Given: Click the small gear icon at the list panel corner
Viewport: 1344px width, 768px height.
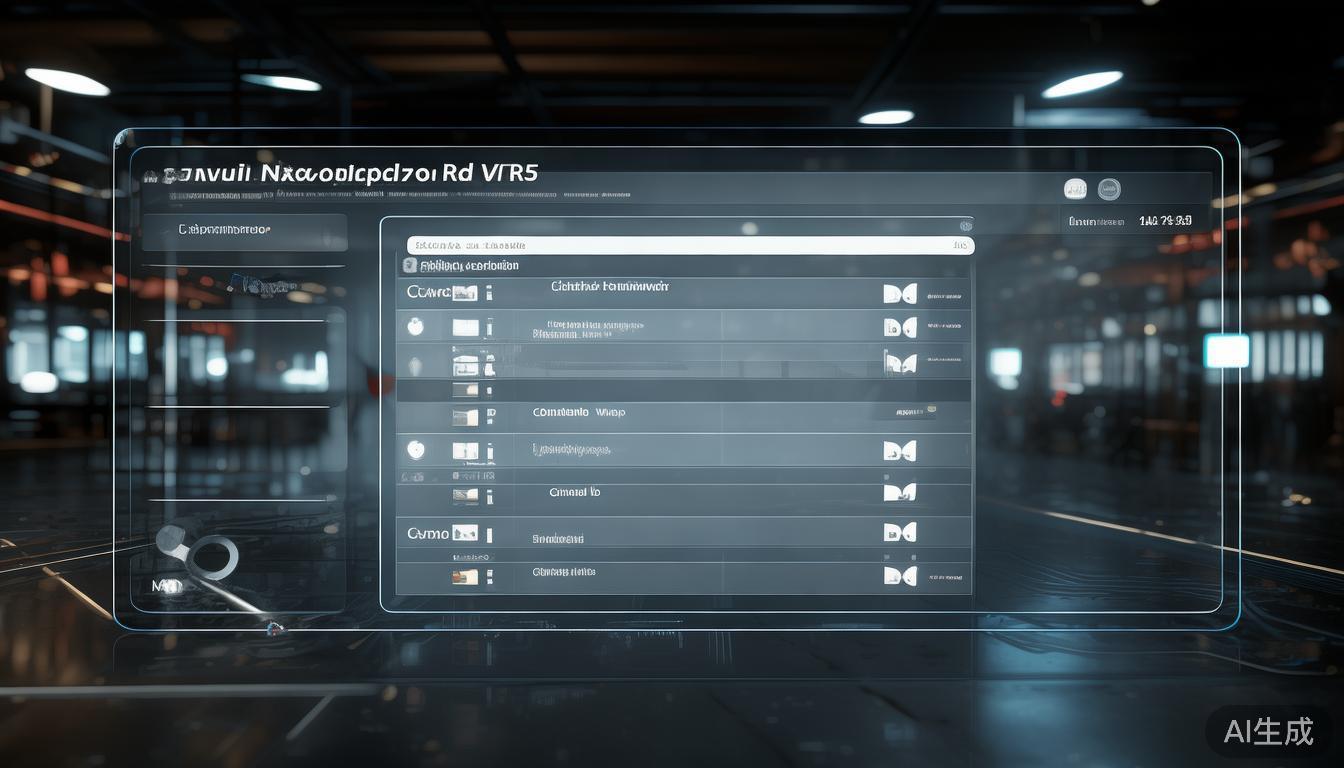Looking at the screenshot, I should coord(965,227).
